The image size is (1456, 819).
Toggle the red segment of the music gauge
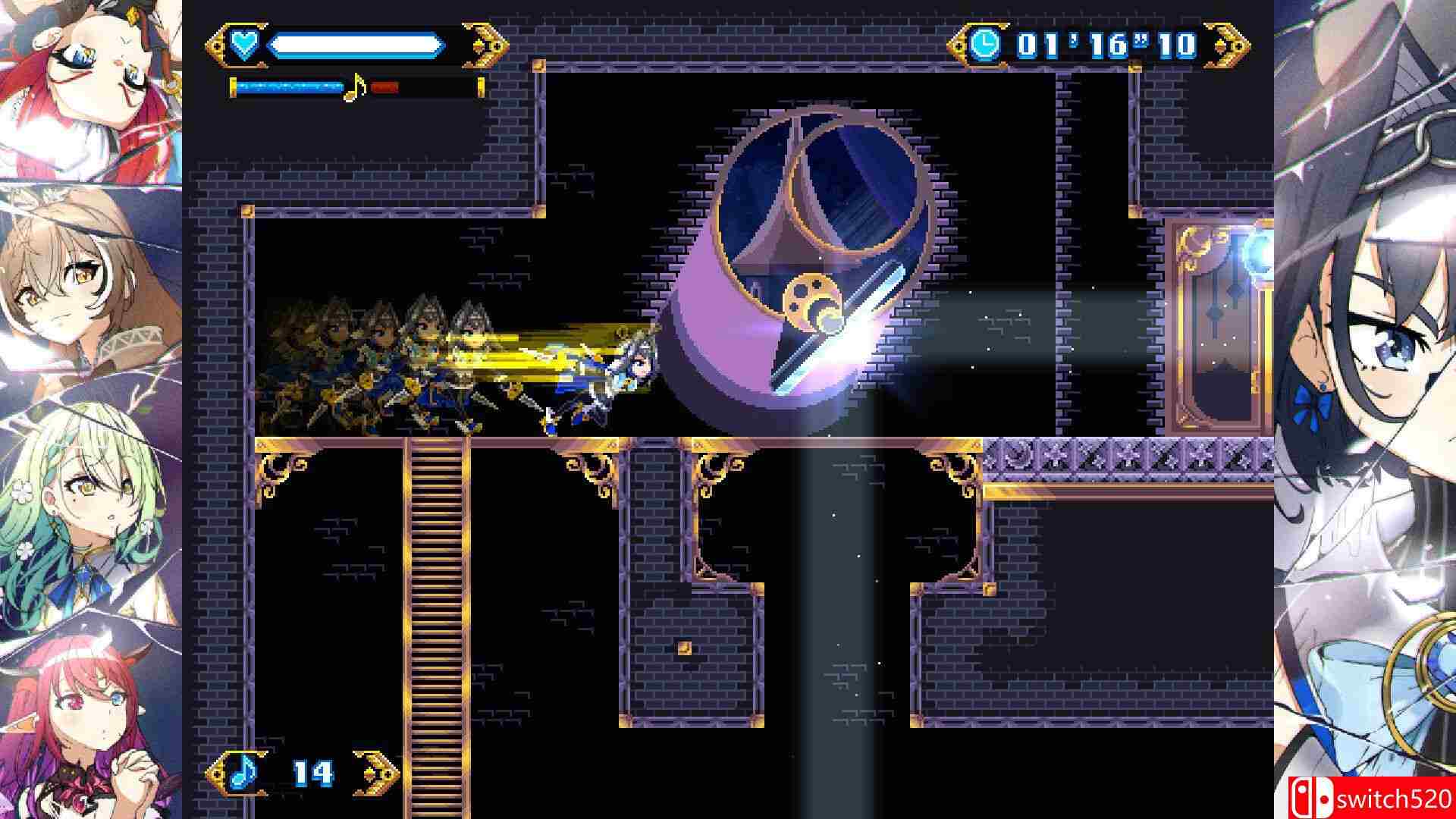click(x=384, y=88)
